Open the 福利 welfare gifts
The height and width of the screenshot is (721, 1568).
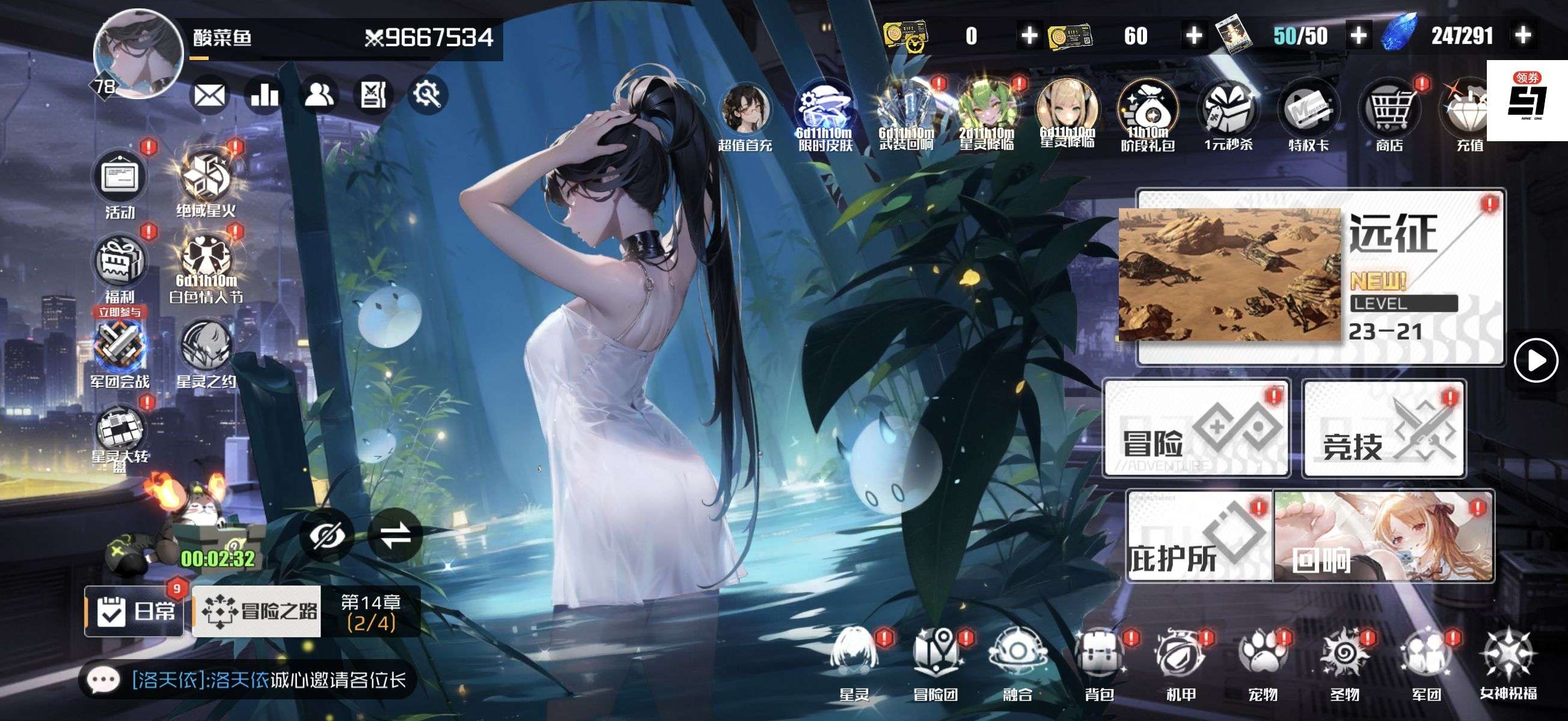pyautogui.click(x=120, y=268)
